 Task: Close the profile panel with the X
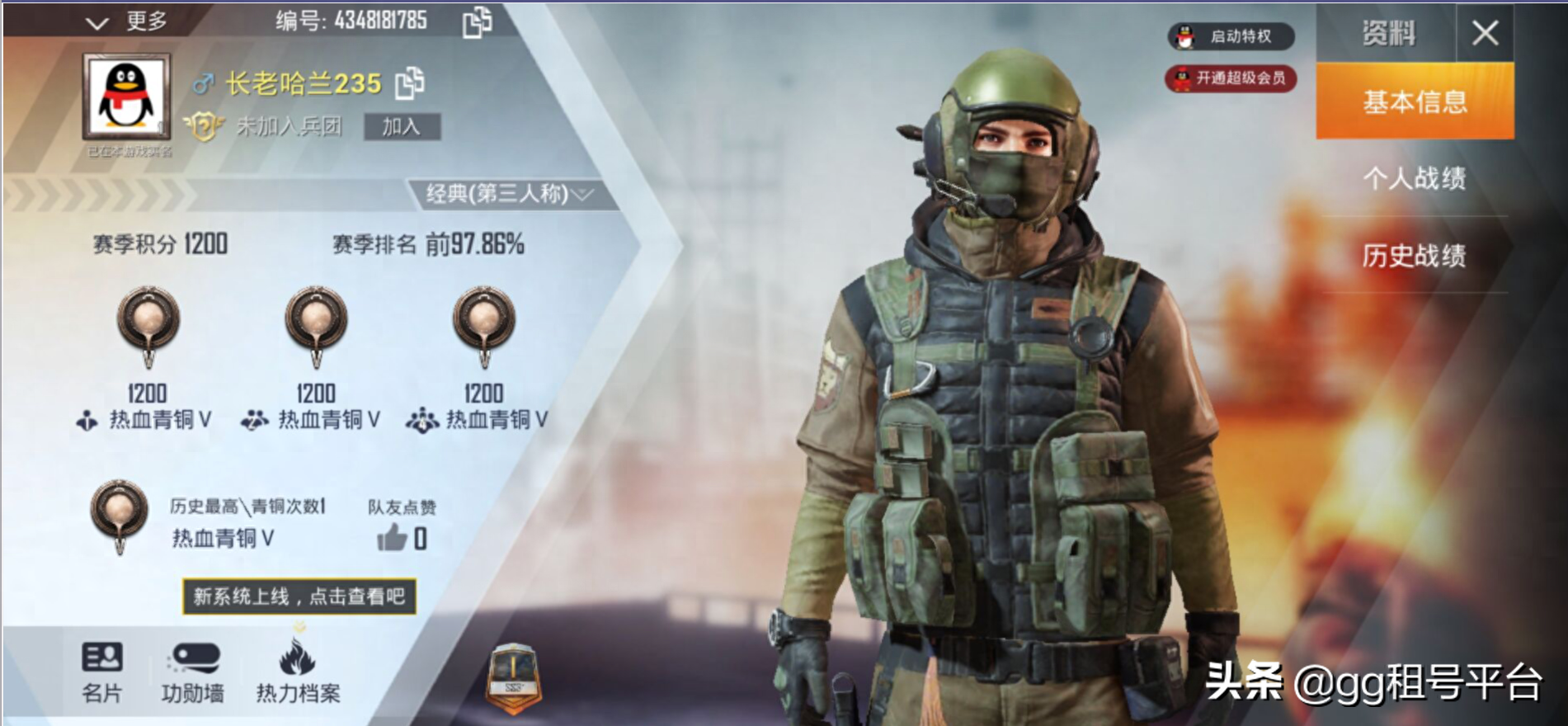(x=1485, y=34)
